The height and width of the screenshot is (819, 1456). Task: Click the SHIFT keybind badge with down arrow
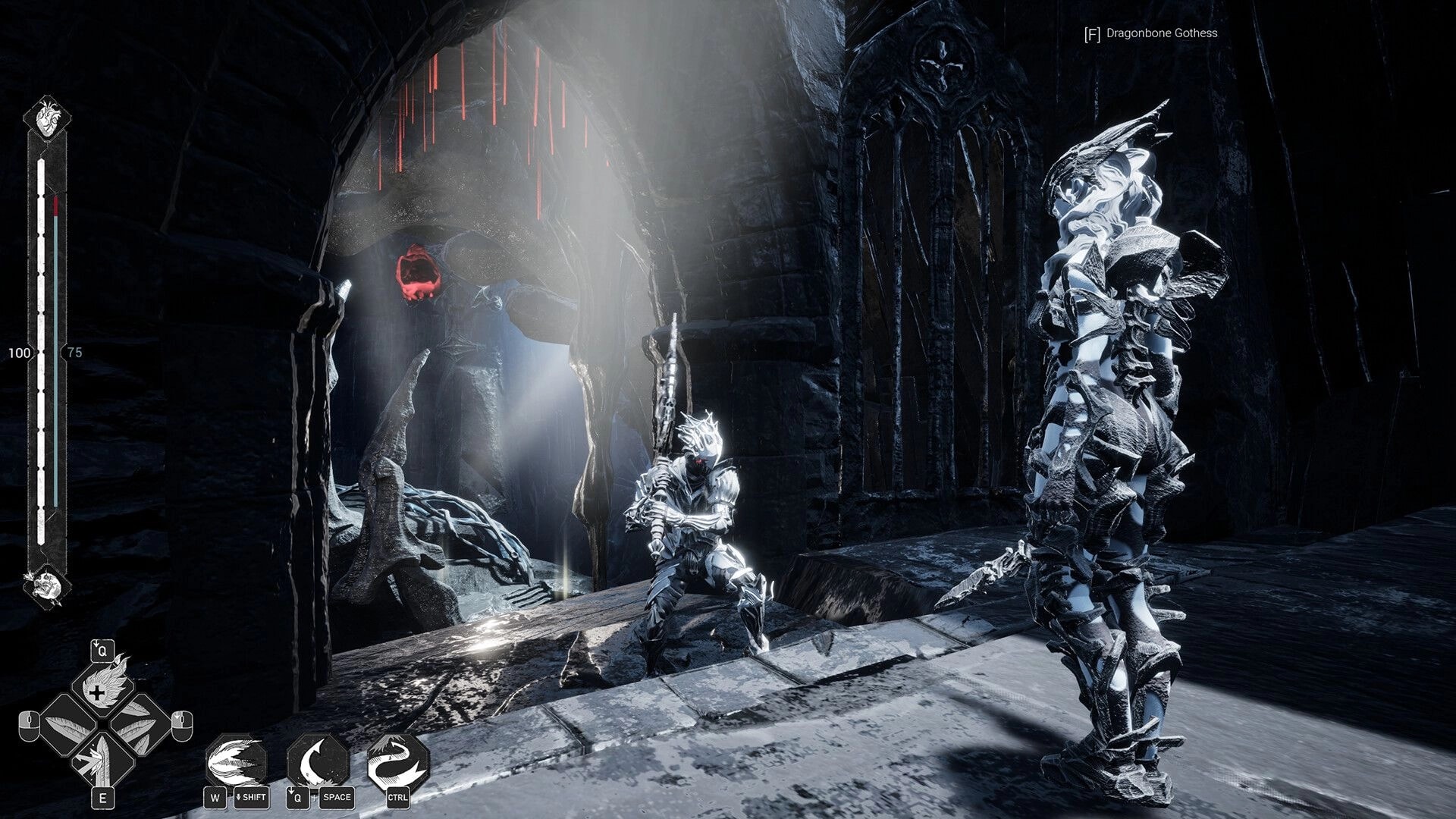253,798
